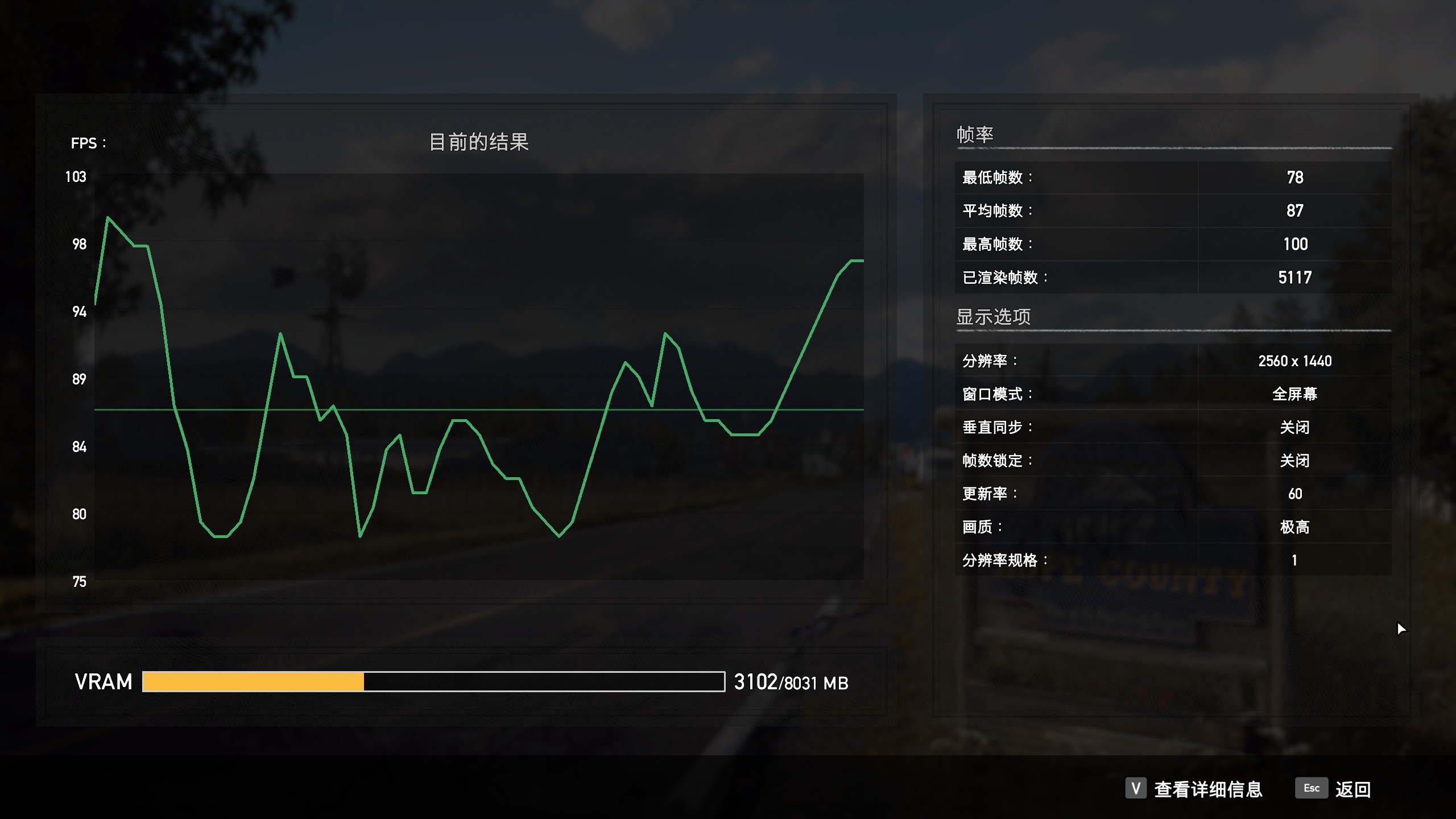Viewport: 1456px width, 819px height.
Task: Click the Esc key icon at bottom
Action: (x=1311, y=789)
